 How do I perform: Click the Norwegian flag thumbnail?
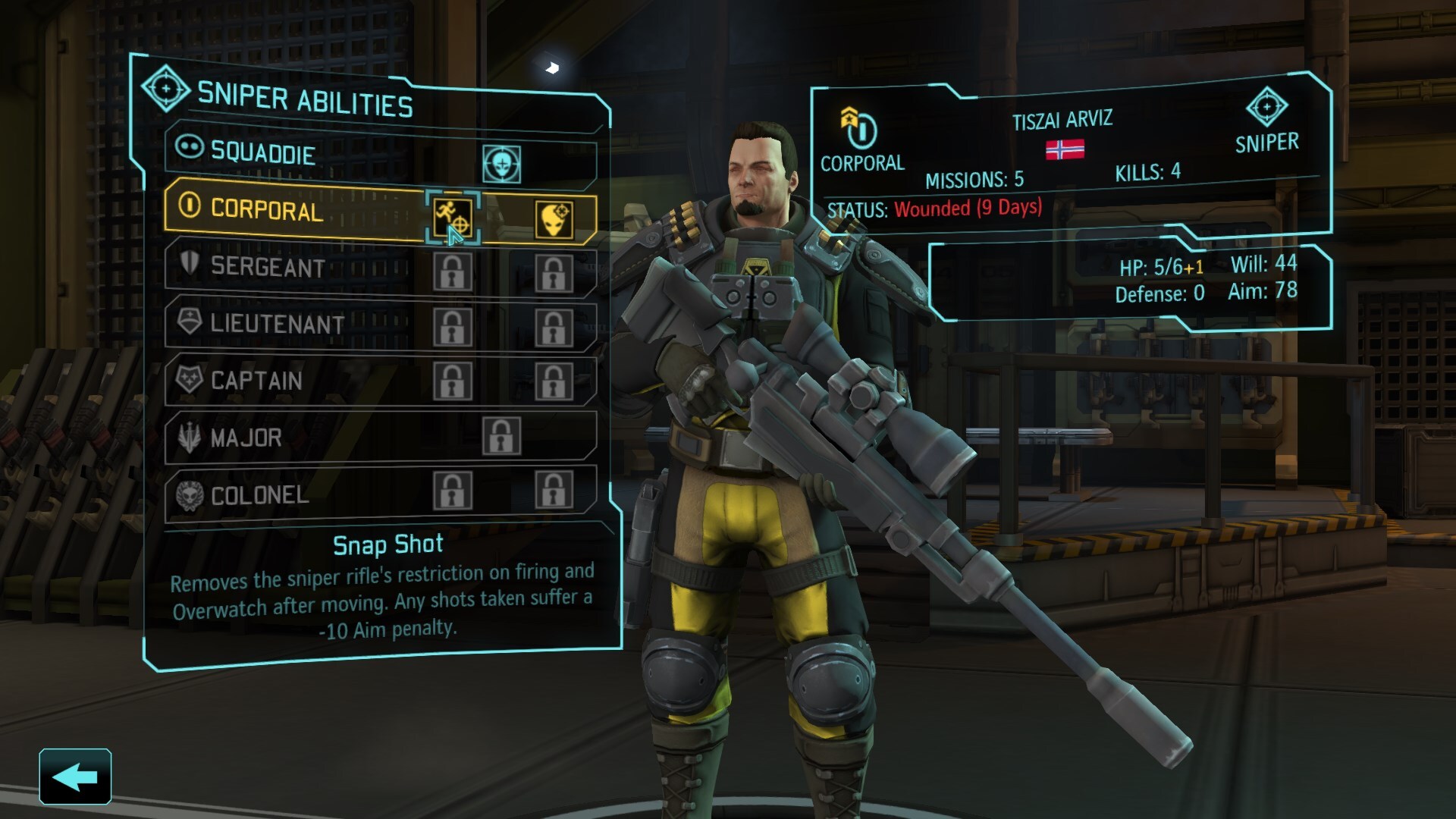1063,150
